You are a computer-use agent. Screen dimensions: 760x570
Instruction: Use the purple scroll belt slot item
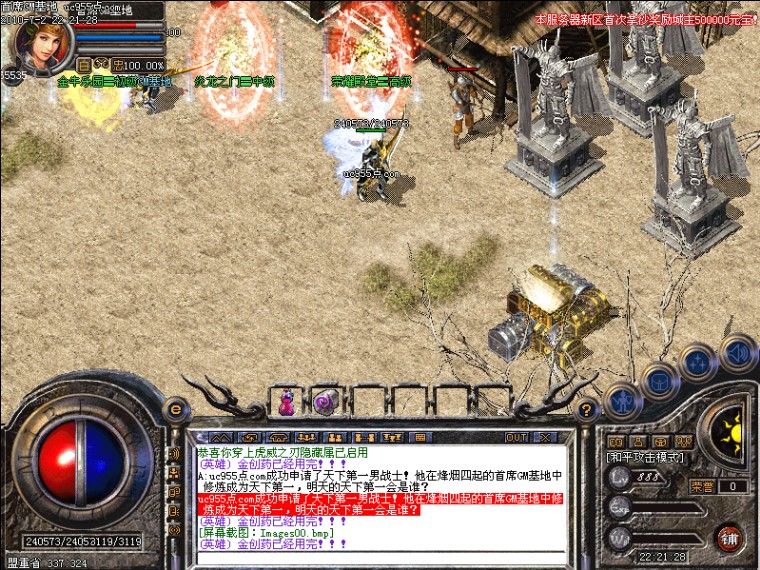pos(324,402)
